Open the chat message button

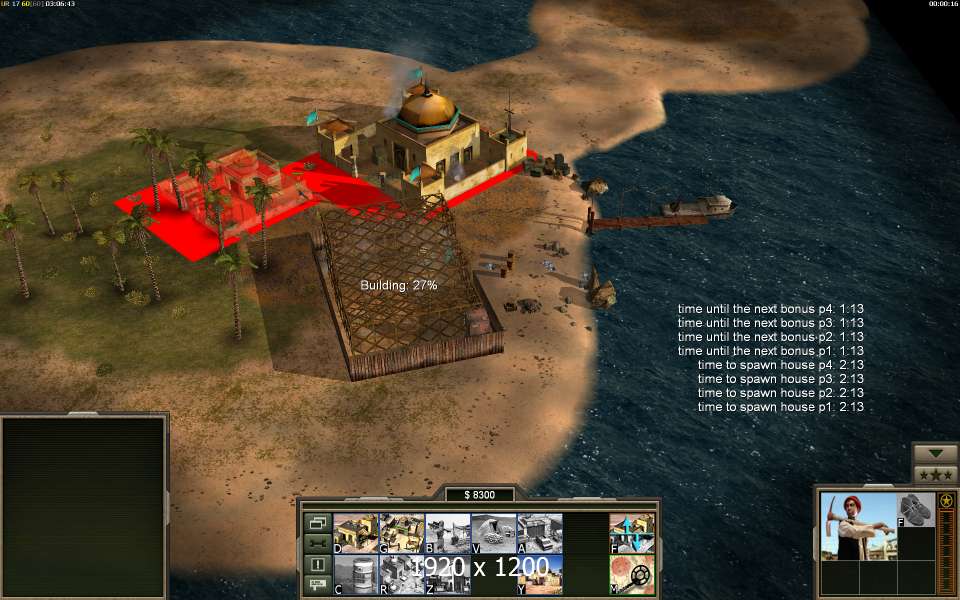tap(317, 585)
